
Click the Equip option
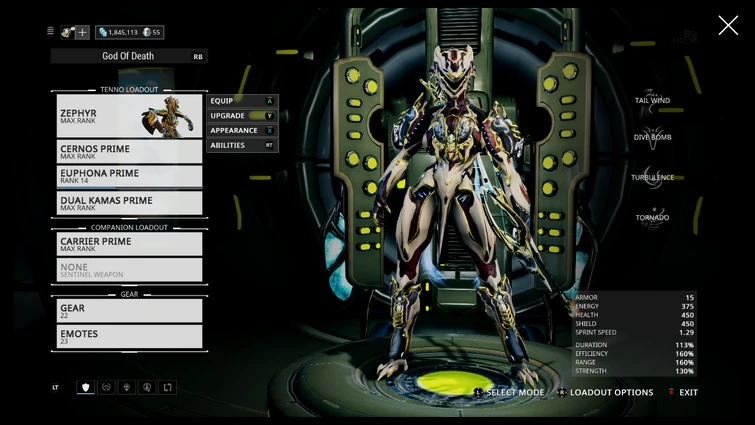[241, 101]
